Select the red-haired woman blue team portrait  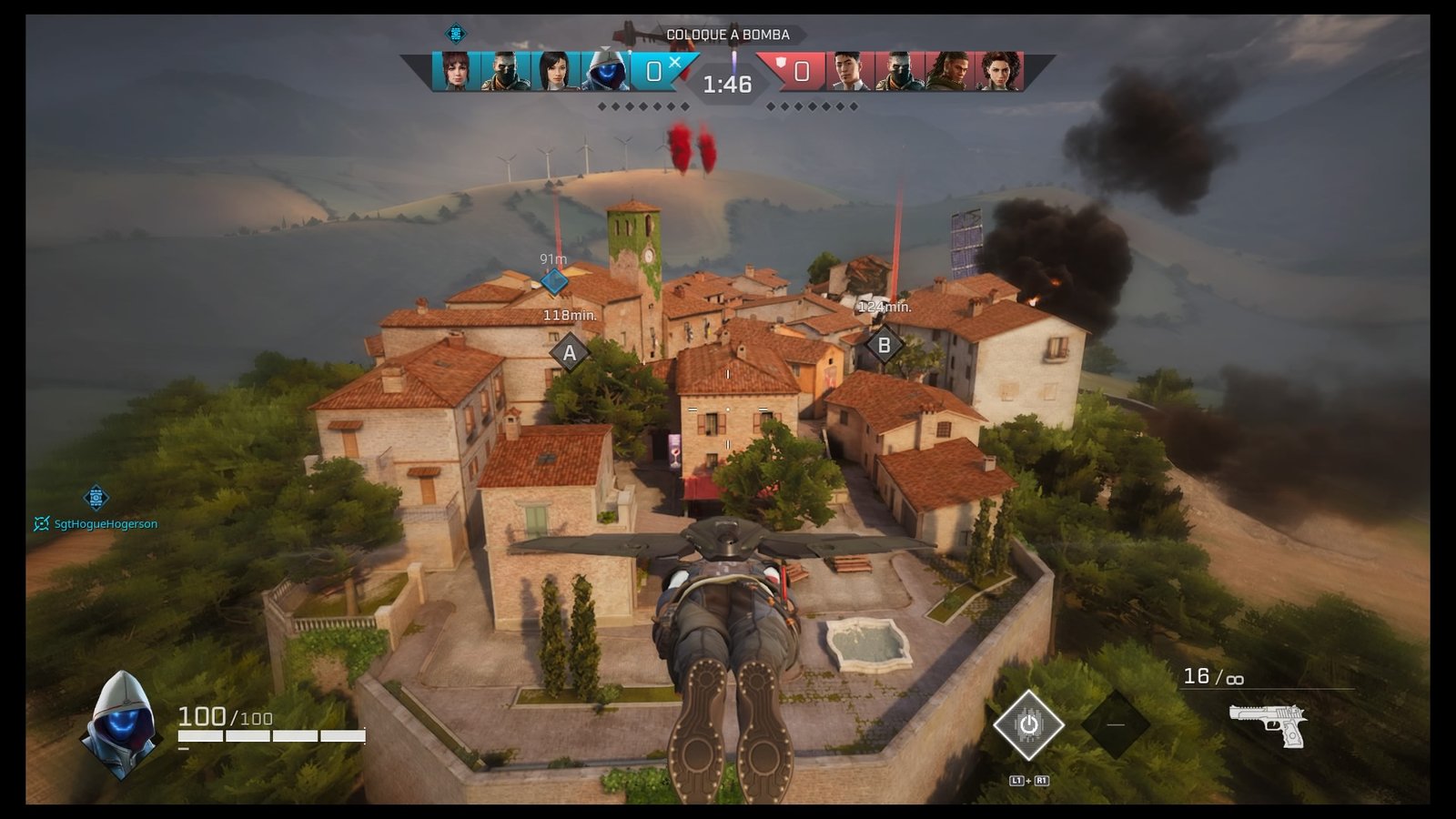click(x=455, y=71)
